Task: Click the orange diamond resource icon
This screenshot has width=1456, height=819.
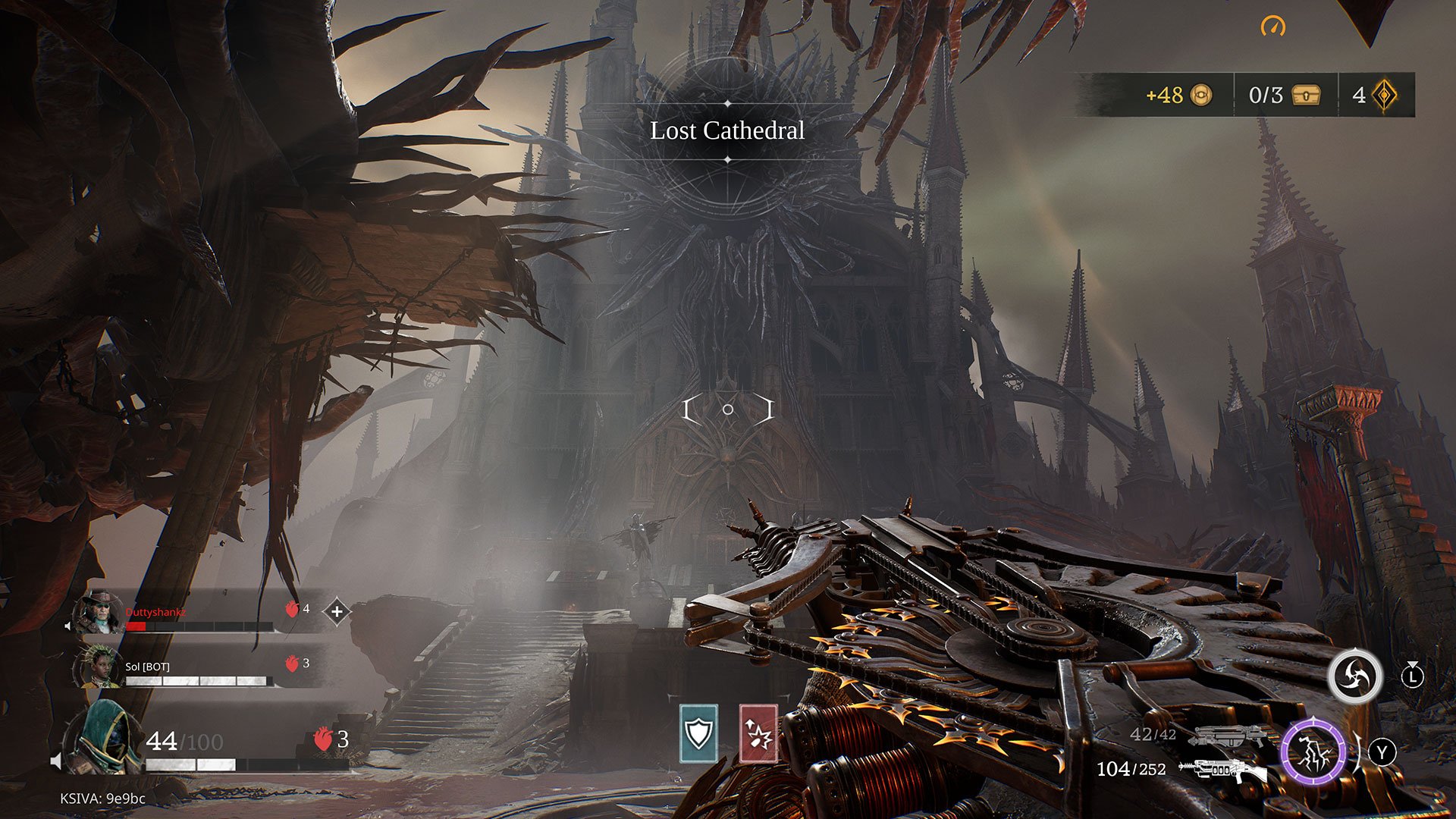Action: pyautogui.click(x=1385, y=95)
